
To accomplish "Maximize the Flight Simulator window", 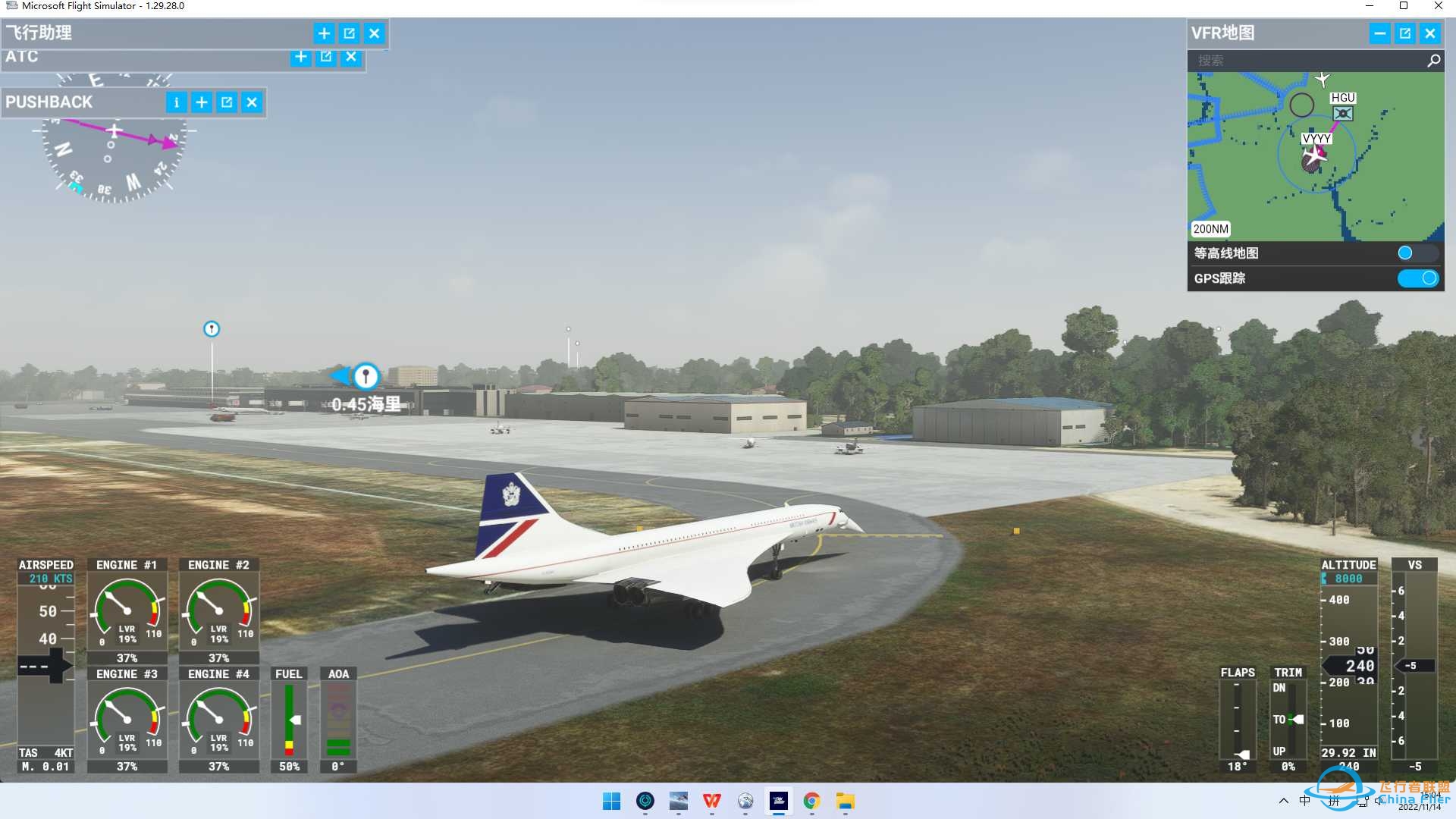I will click(1404, 6).
